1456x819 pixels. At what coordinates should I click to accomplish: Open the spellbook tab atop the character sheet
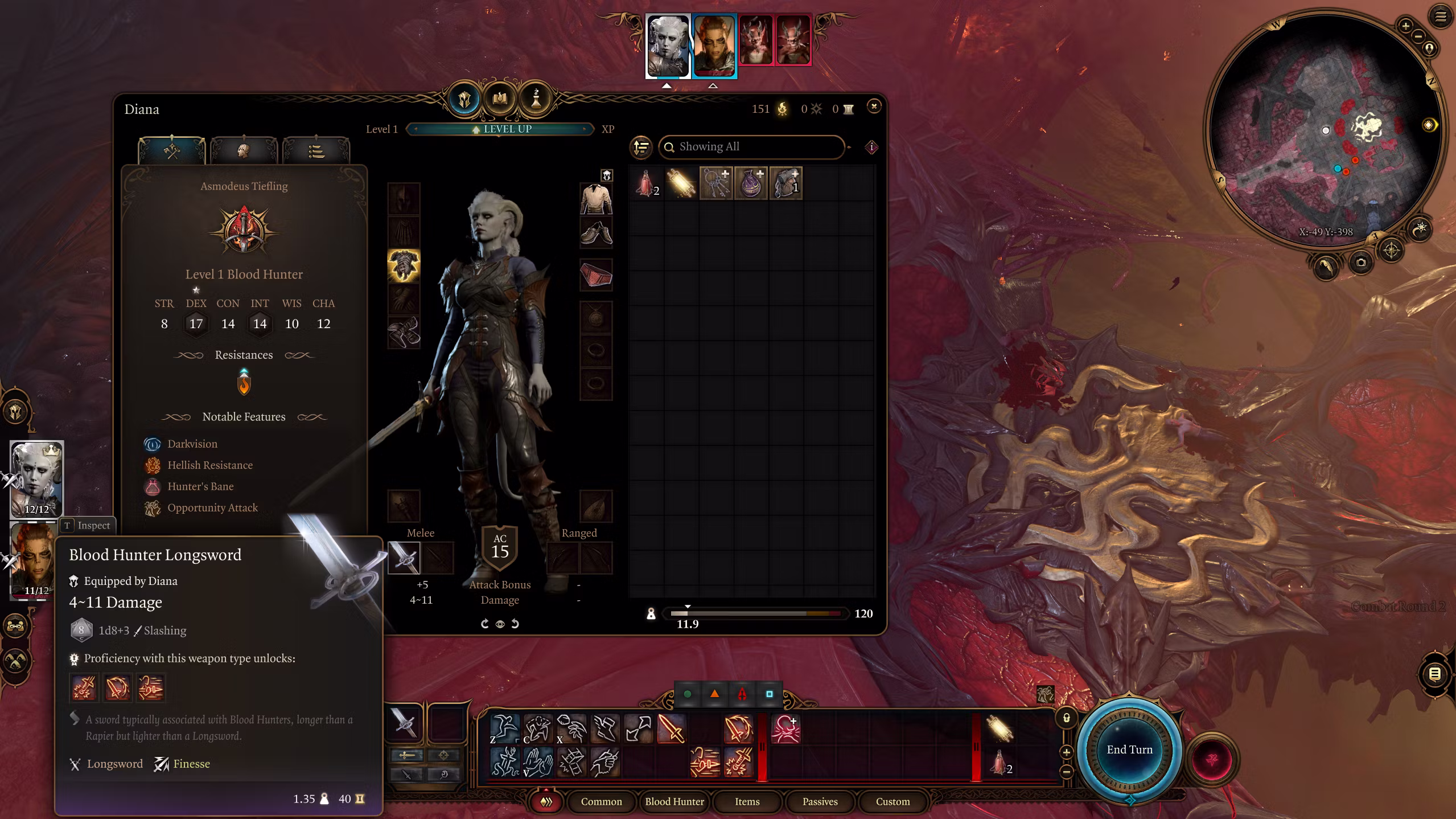[x=500, y=99]
